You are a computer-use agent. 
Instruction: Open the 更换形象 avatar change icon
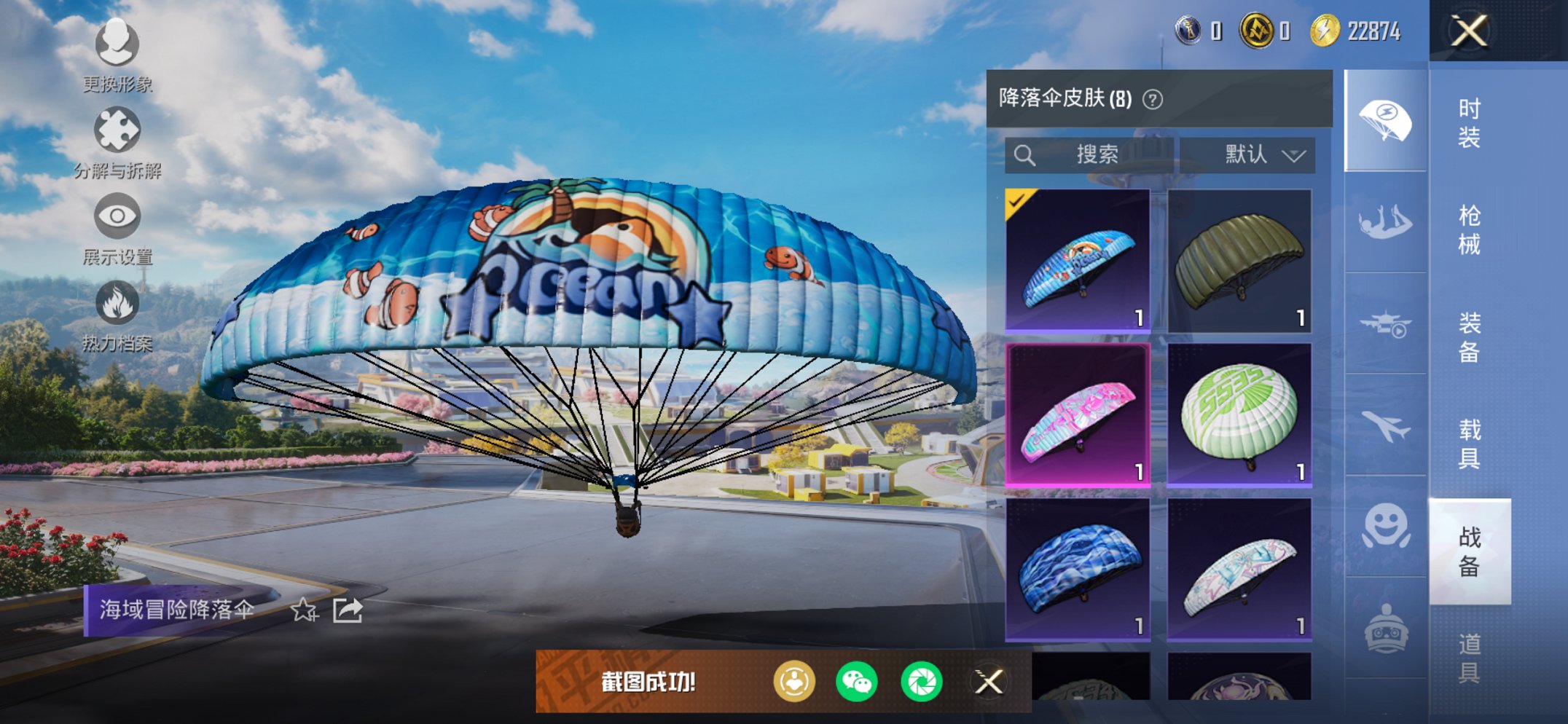[117, 45]
